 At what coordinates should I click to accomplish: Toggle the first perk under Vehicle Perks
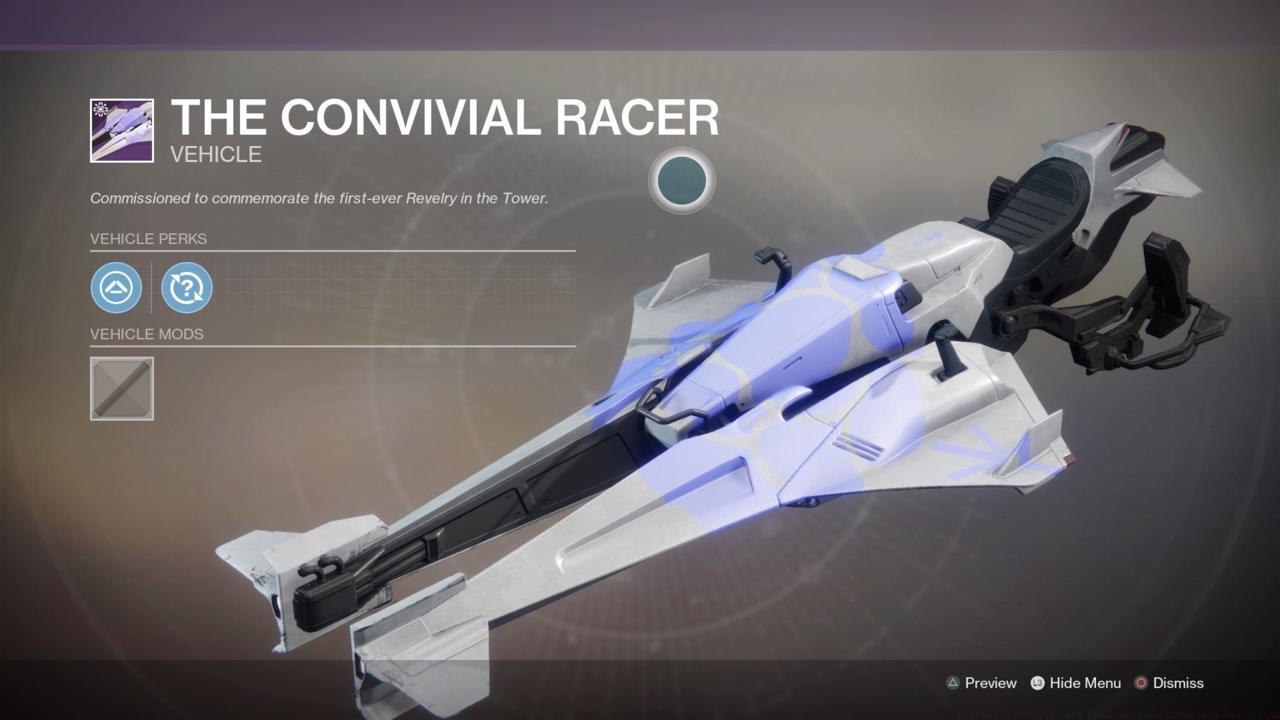(x=116, y=288)
